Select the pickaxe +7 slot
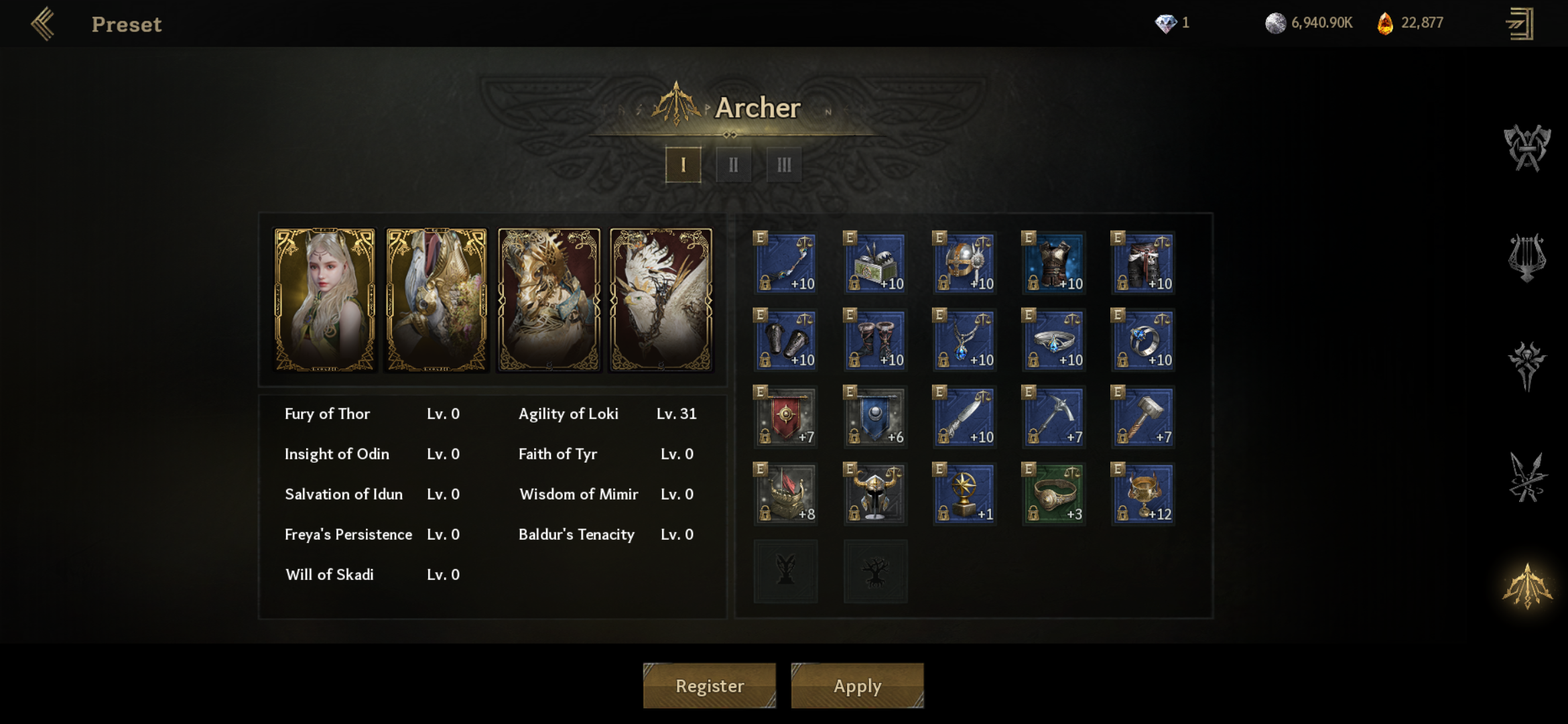The width and height of the screenshot is (1568, 724). (x=1054, y=417)
